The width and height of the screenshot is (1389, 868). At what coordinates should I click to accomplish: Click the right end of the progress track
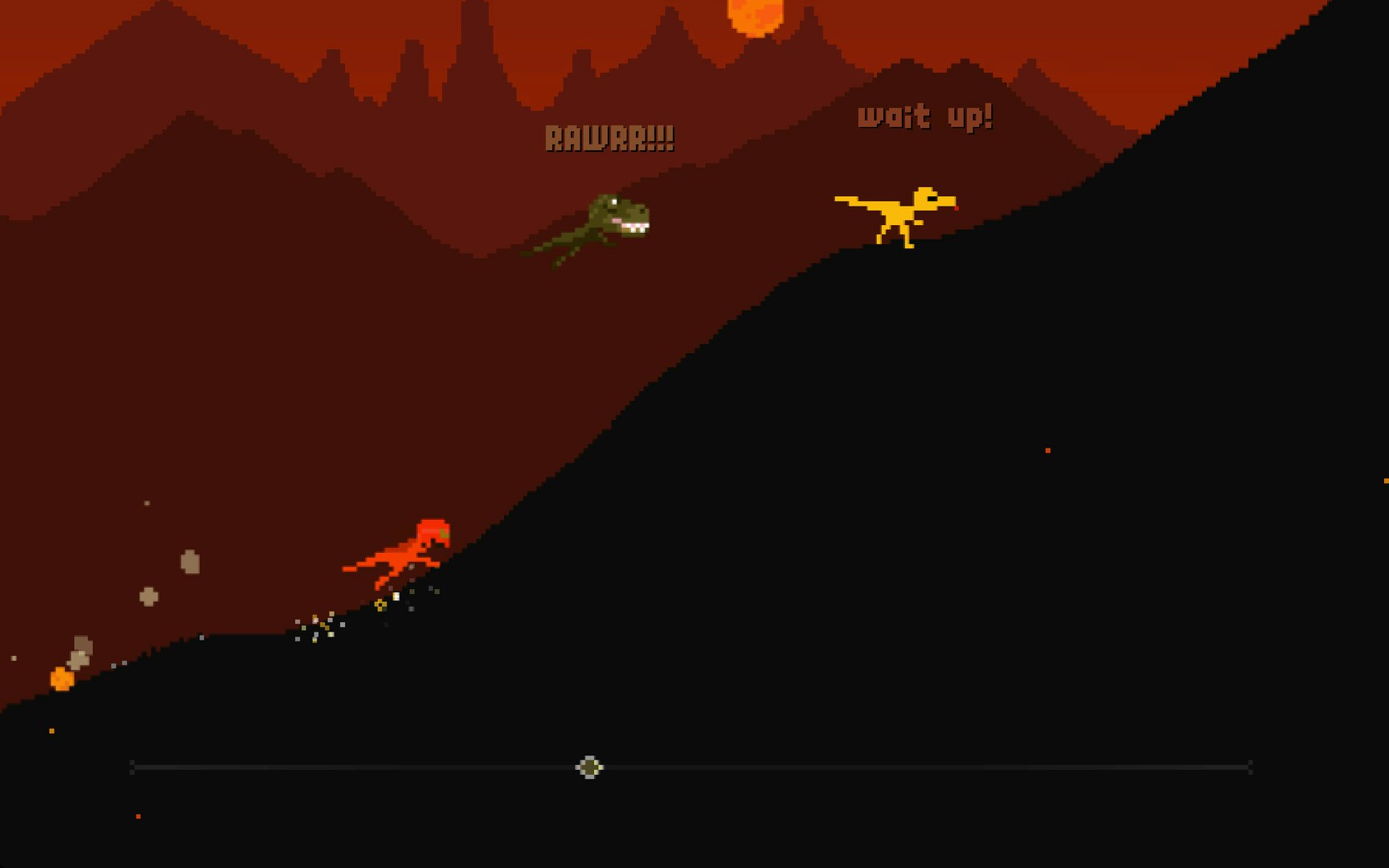[x=1252, y=768]
